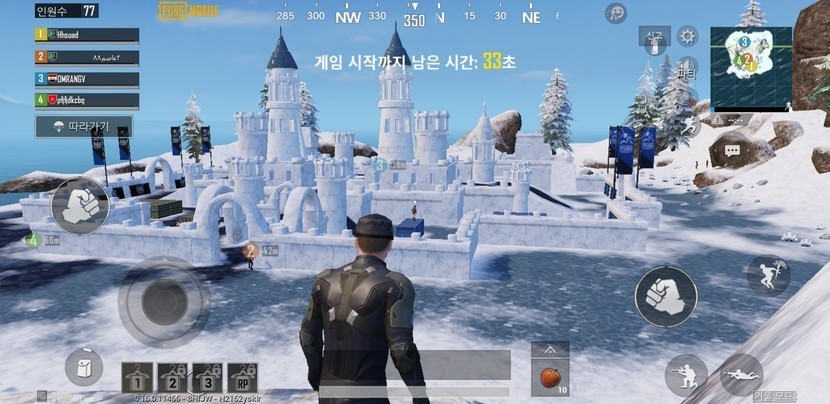Tap the 따라가기 follow button
Image resolution: width=830 pixels, height=404 pixels.
click(x=84, y=127)
